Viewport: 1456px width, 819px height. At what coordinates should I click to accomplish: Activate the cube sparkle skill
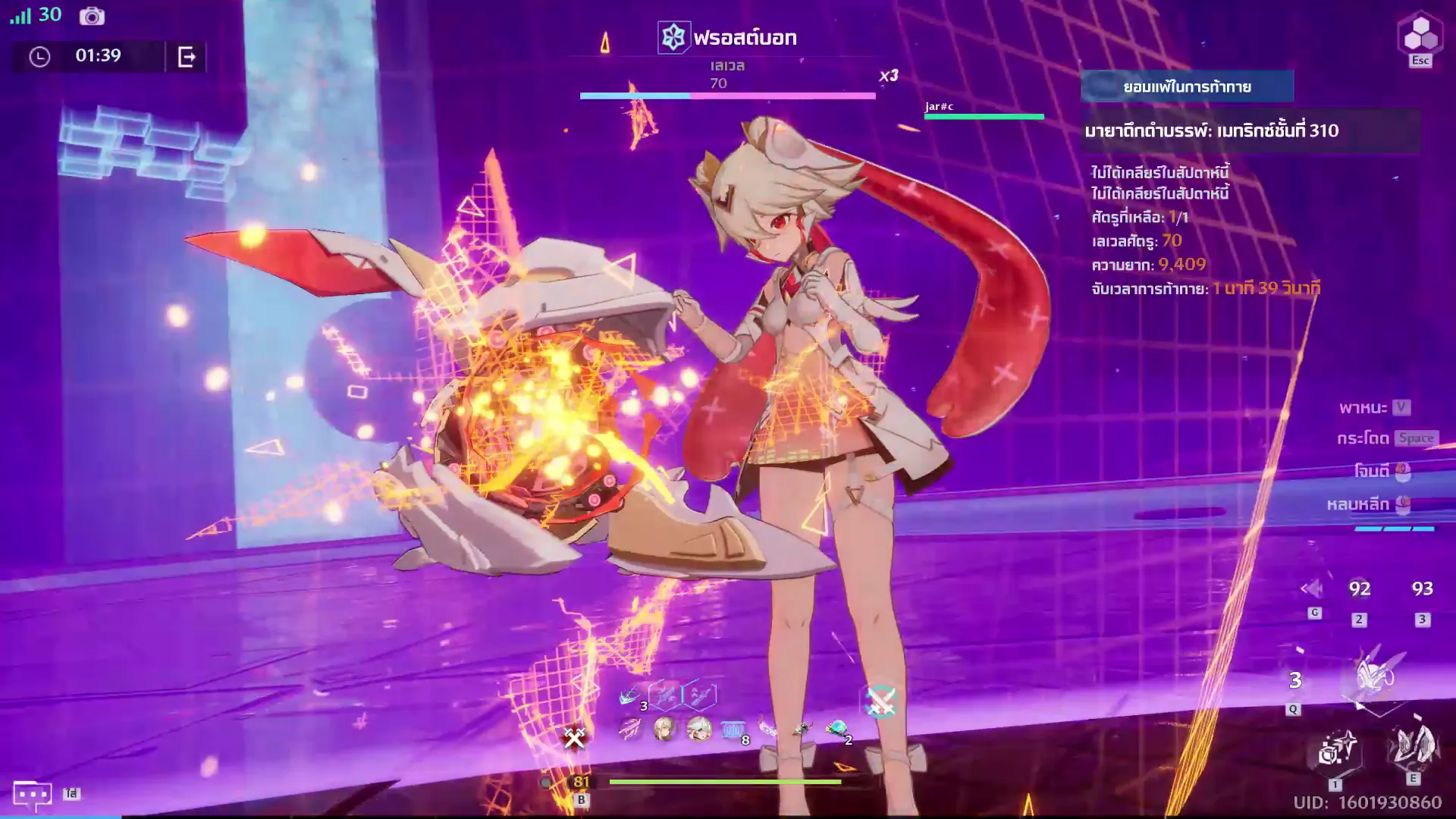[1335, 750]
